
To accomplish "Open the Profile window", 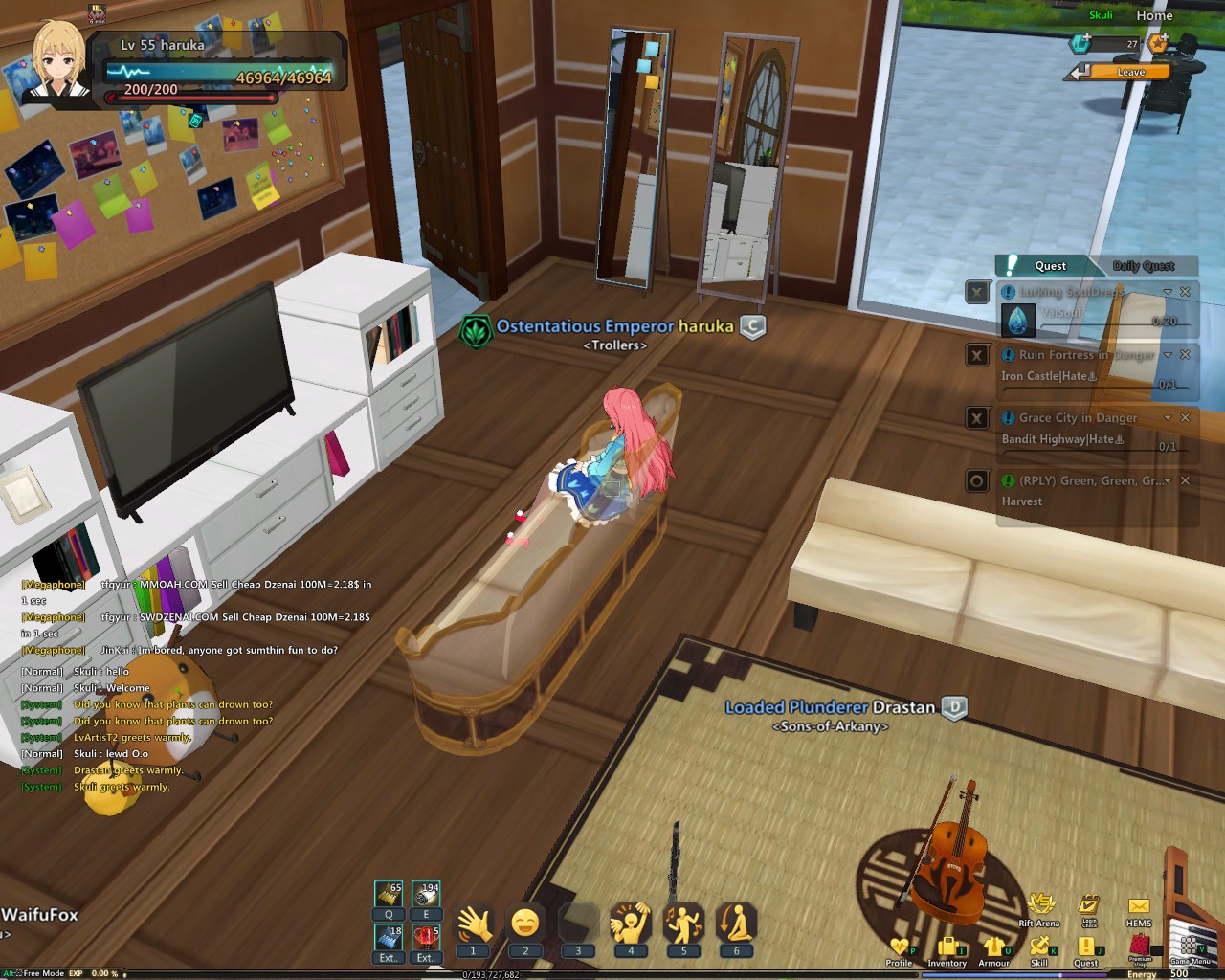I will [899, 949].
